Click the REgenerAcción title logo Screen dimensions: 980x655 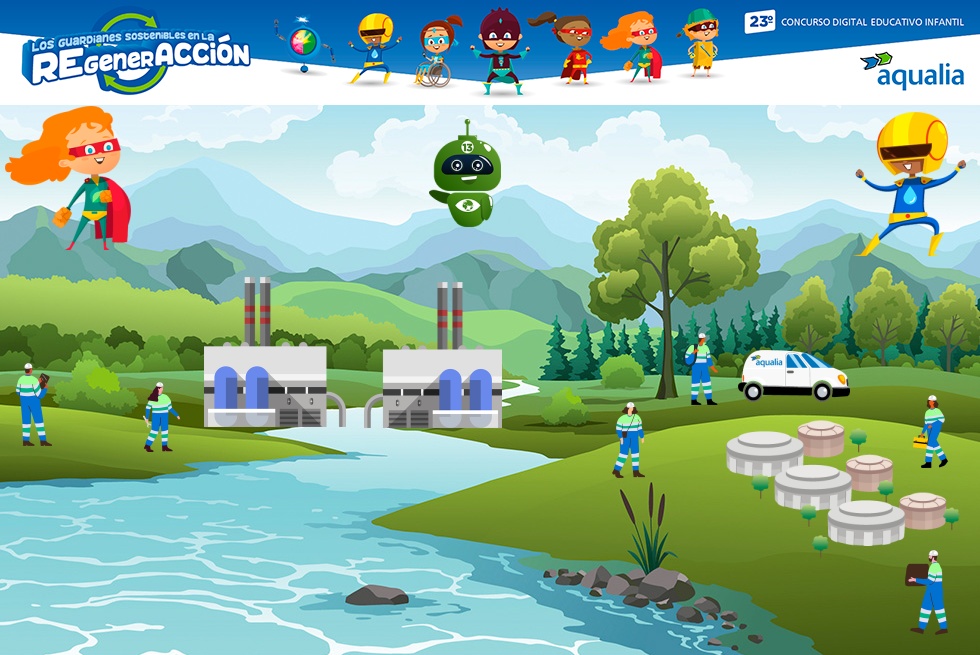pos(137,55)
